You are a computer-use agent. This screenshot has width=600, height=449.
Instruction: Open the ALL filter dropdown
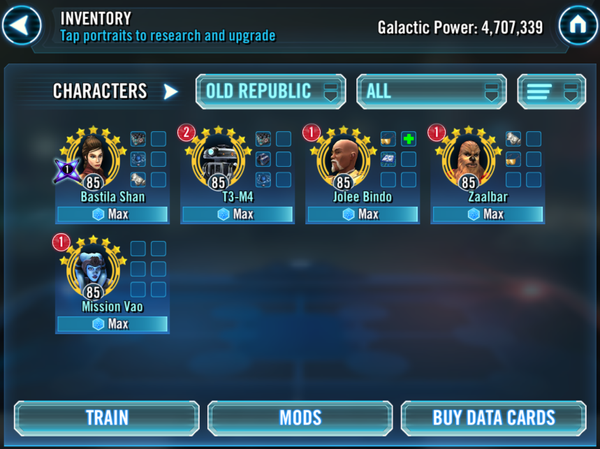point(430,91)
